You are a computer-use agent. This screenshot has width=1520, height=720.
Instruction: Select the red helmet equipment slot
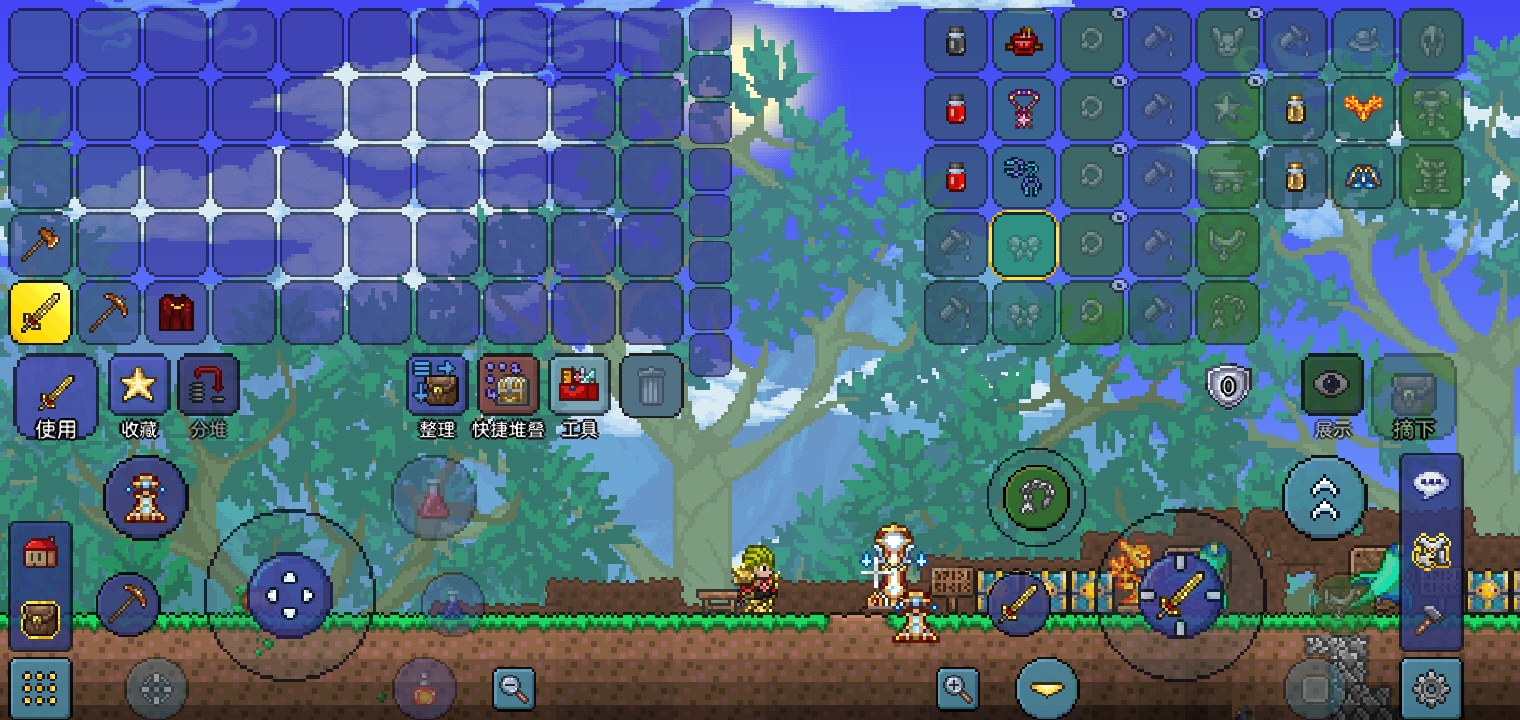pos(1023,41)
